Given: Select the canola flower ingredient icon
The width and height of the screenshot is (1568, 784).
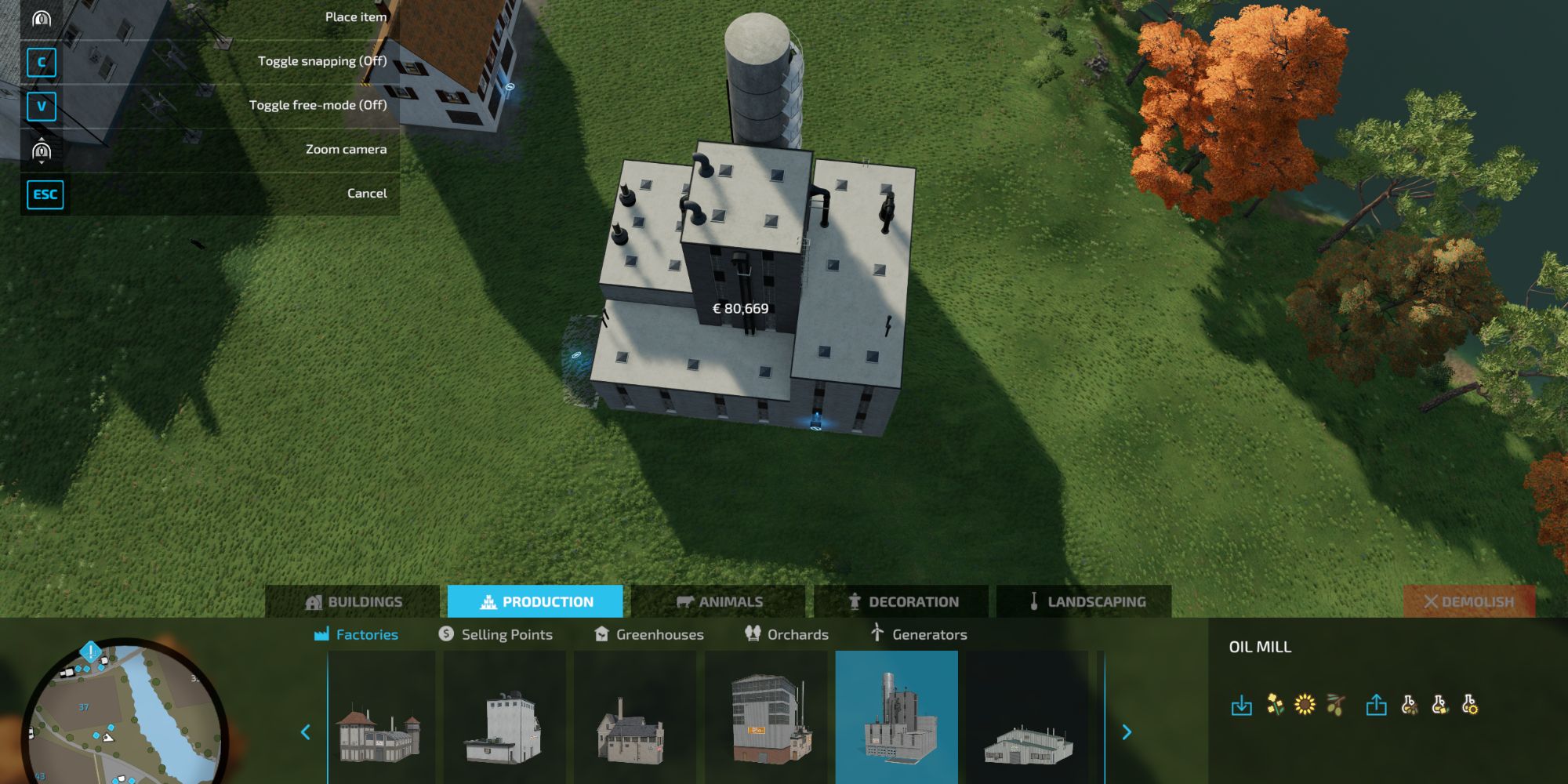Looking at the screenshot, I should pyautogui.click(x=1275, y=704).
